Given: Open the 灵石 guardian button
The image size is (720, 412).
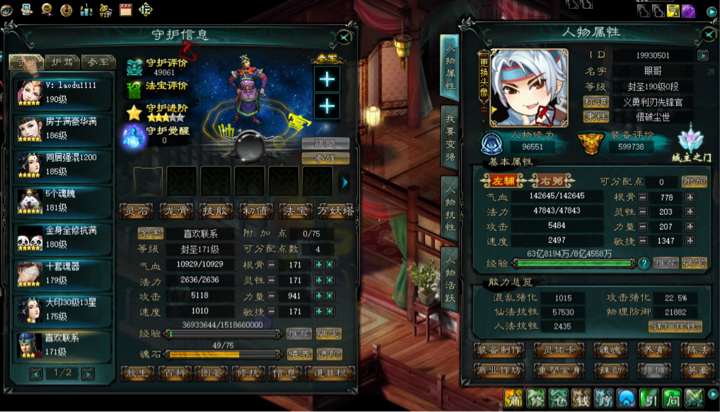Looking at the screenshot, I should point(135,210).
